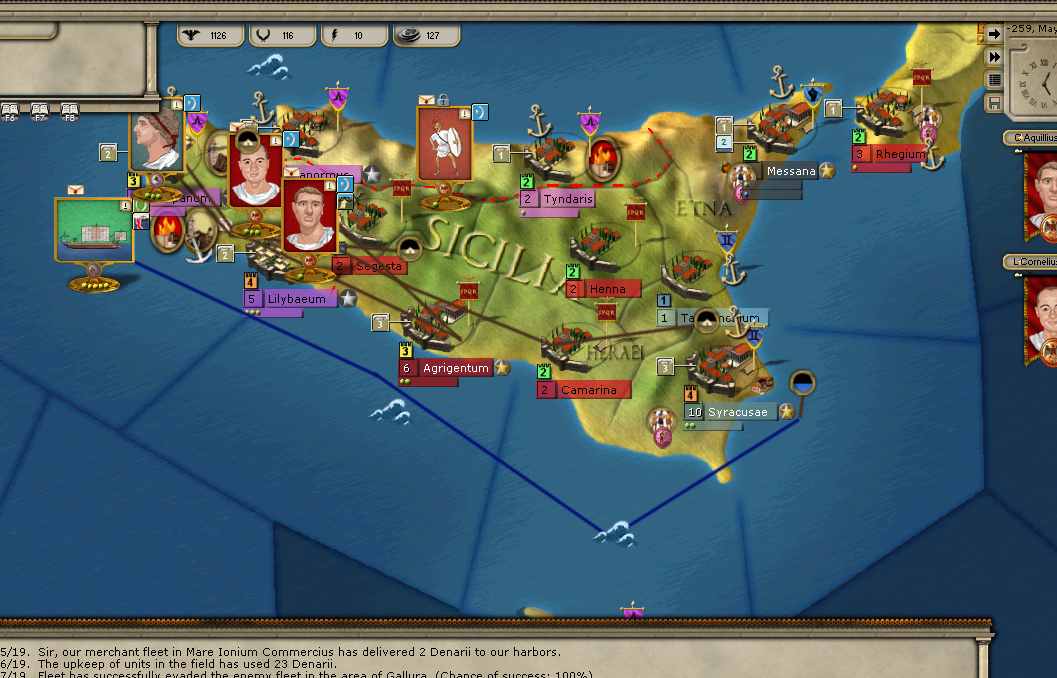The height and width of the screenshot is (678, 1057).
Task: Click the Agrigentum city label
Action: (x=455, y=368)
